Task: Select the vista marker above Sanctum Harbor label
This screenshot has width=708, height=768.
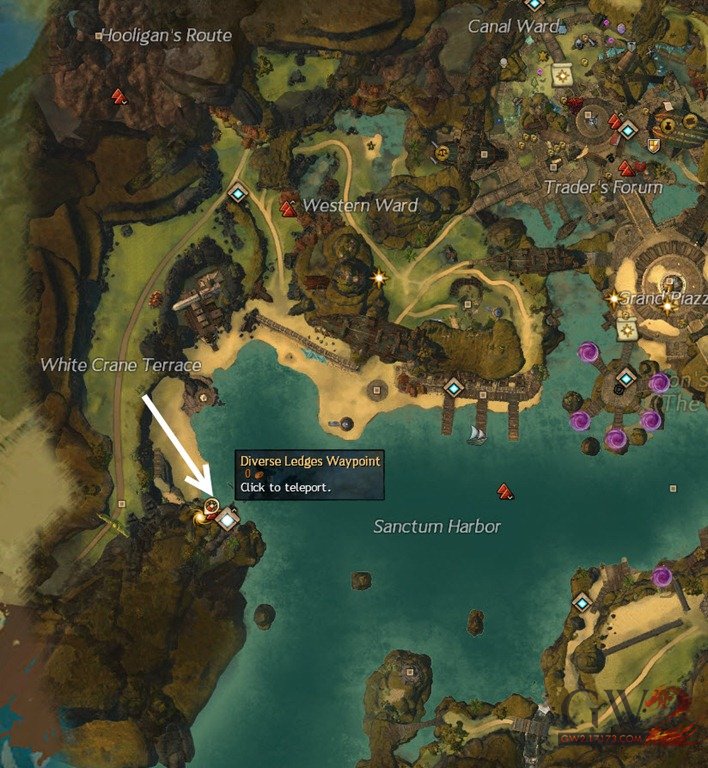Action: click(505, 490)
